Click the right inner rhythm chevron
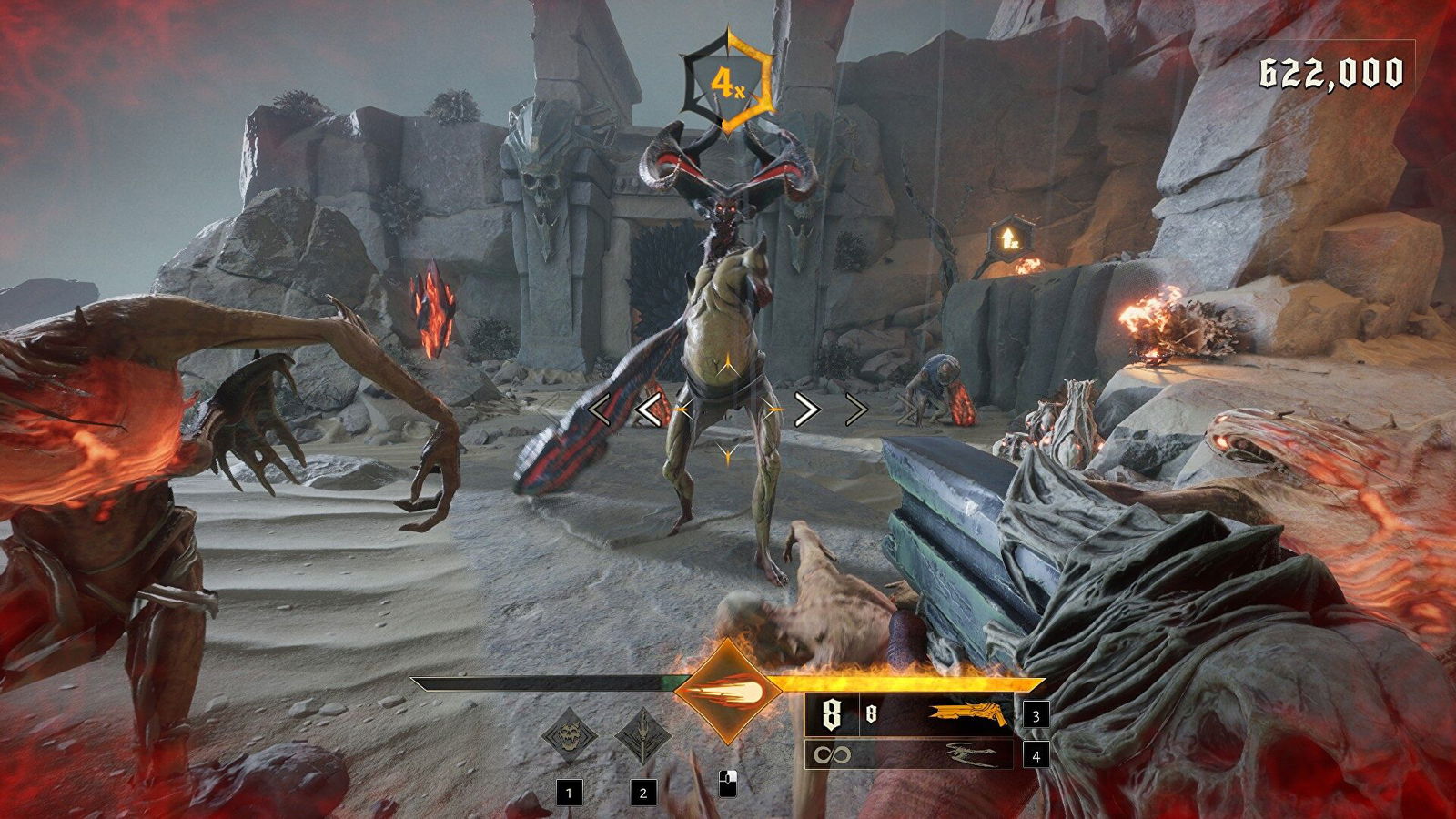This screenshot has height=819, width=1456. (808, 409)
